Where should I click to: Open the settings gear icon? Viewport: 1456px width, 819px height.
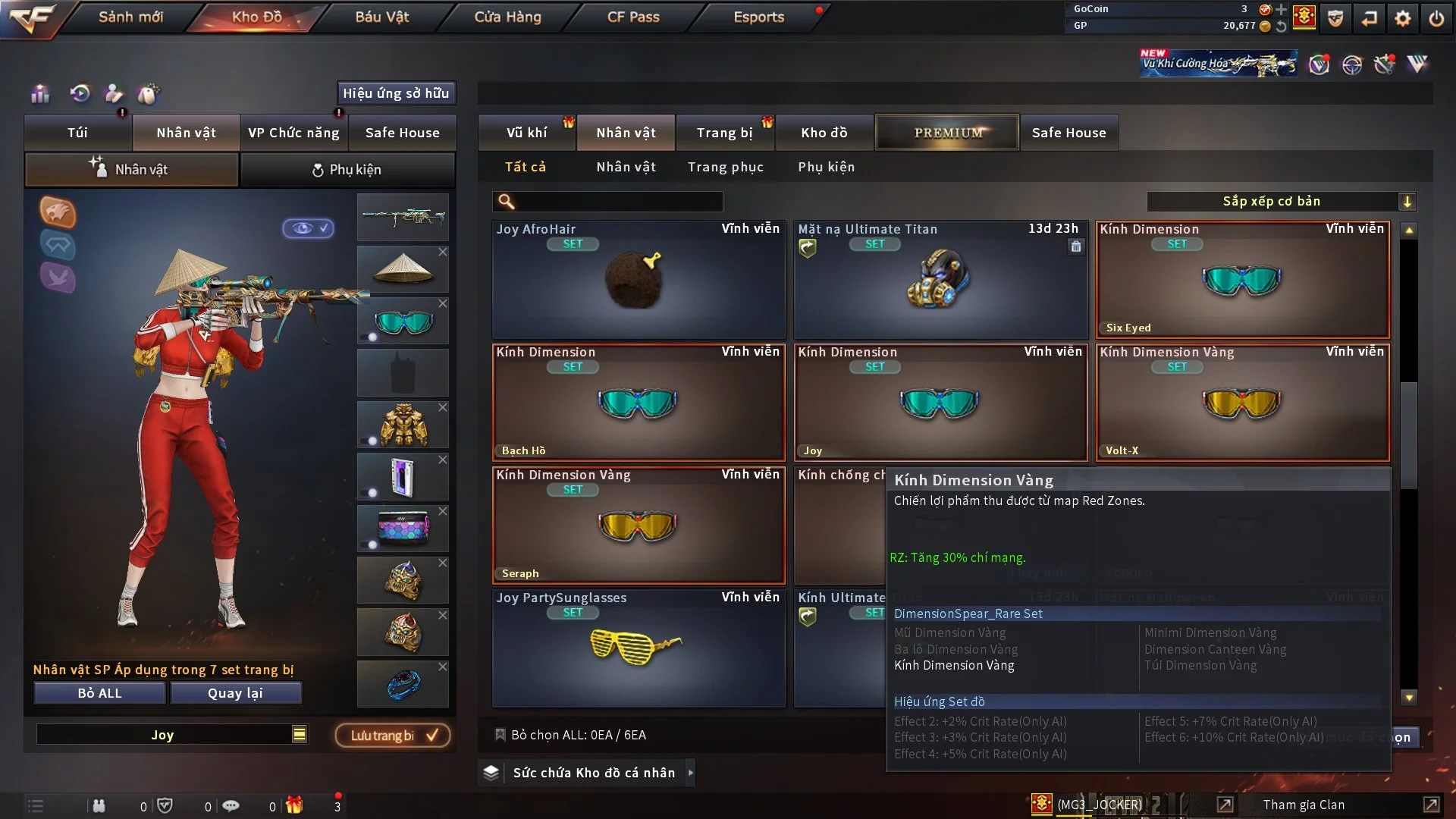point(1403,18)
